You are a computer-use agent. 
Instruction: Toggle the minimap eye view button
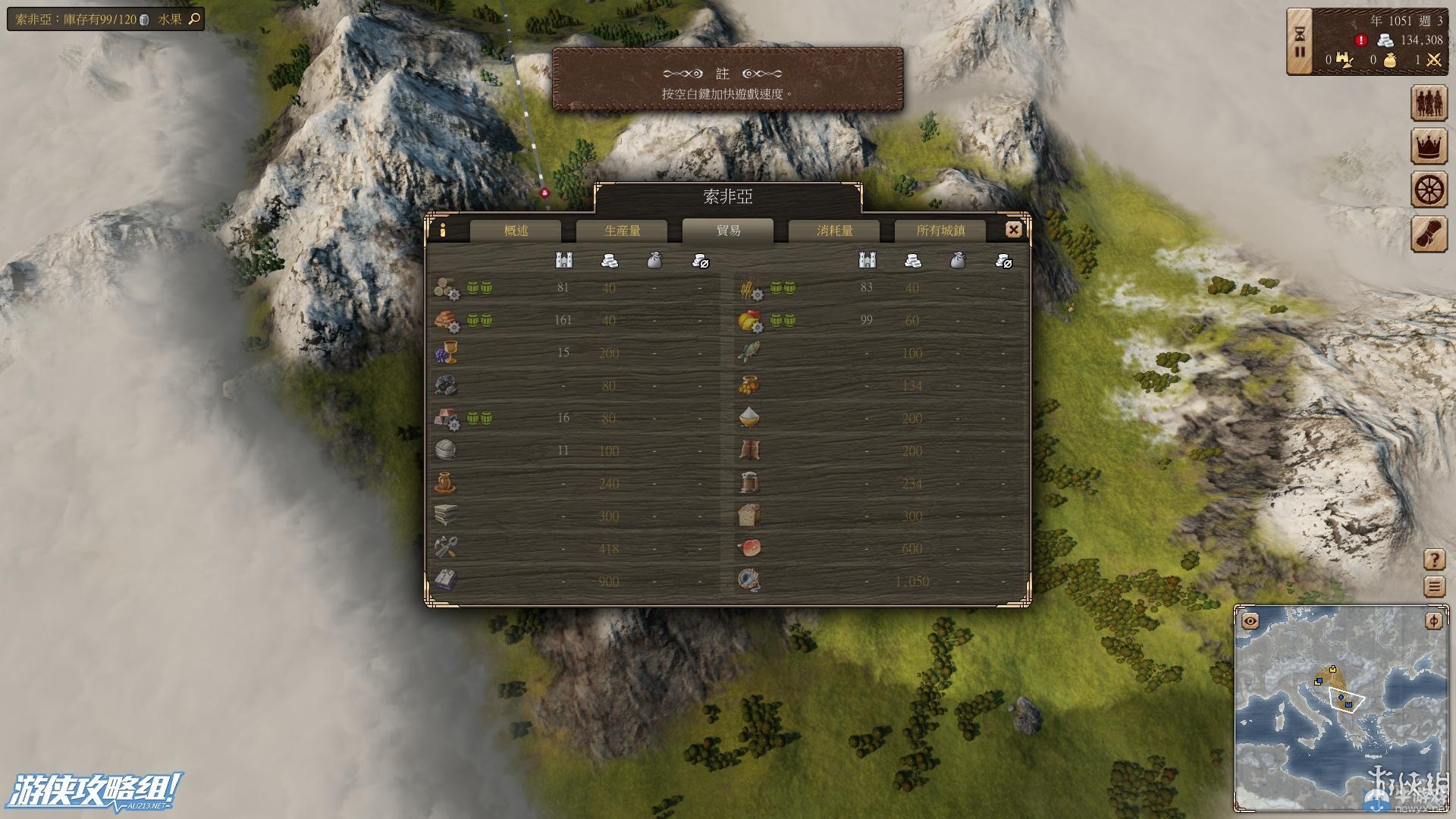point(1250,622)
